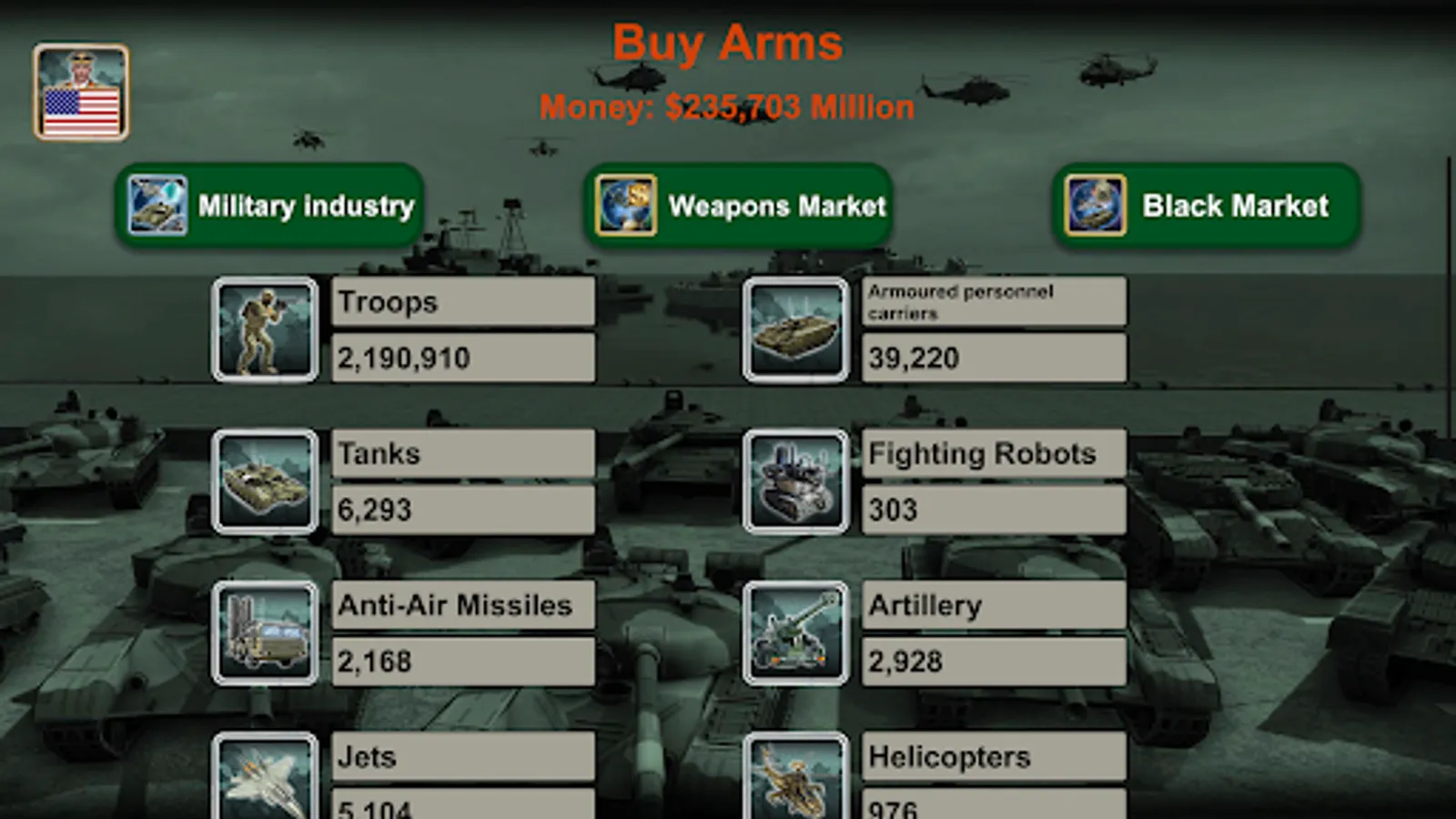The height and width of the screenshot is (819, 1456).
Task: Select the Helicopters unit icon
Action: tap(796, 781)
